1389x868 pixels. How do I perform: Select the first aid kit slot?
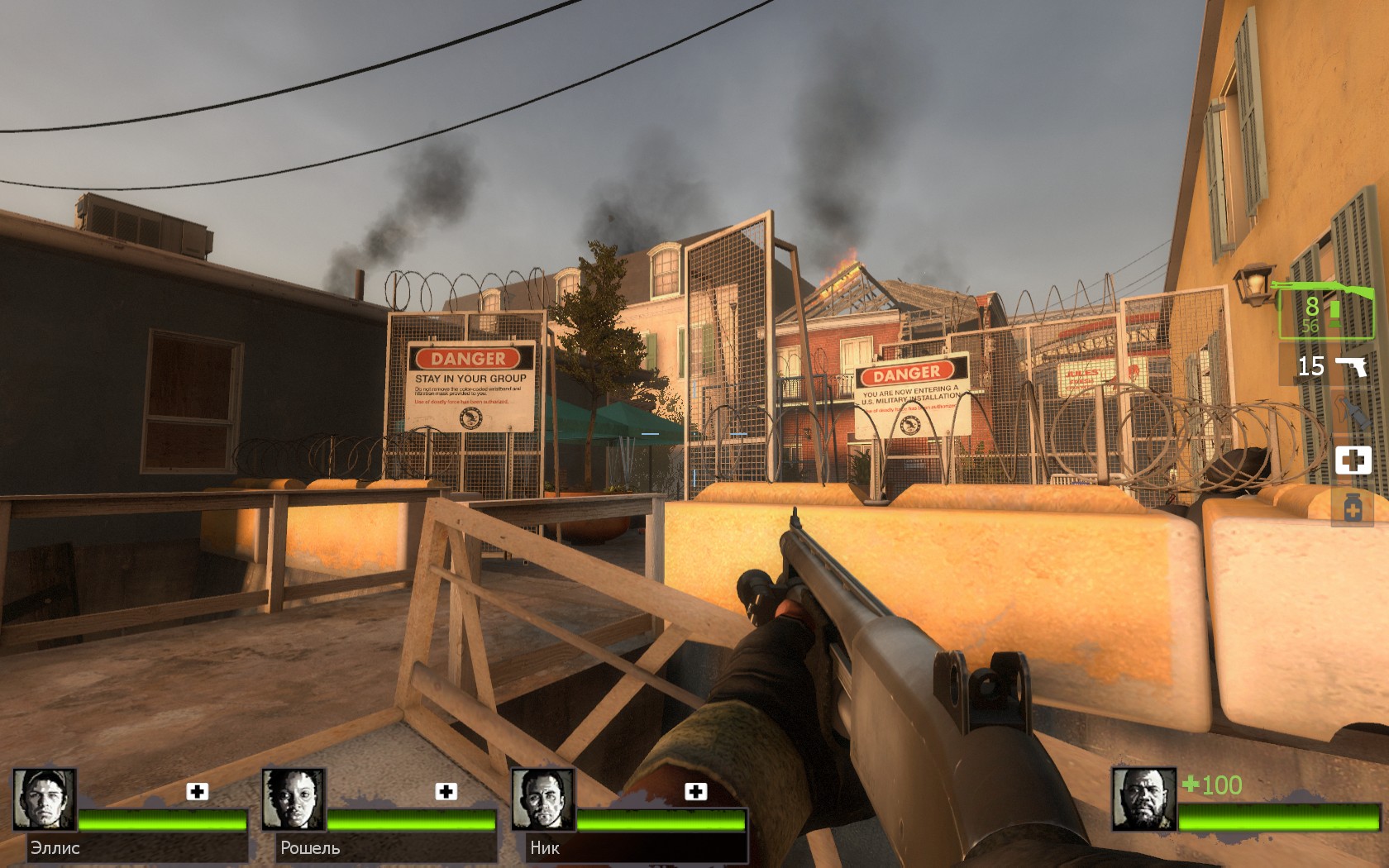(1353, 460)
